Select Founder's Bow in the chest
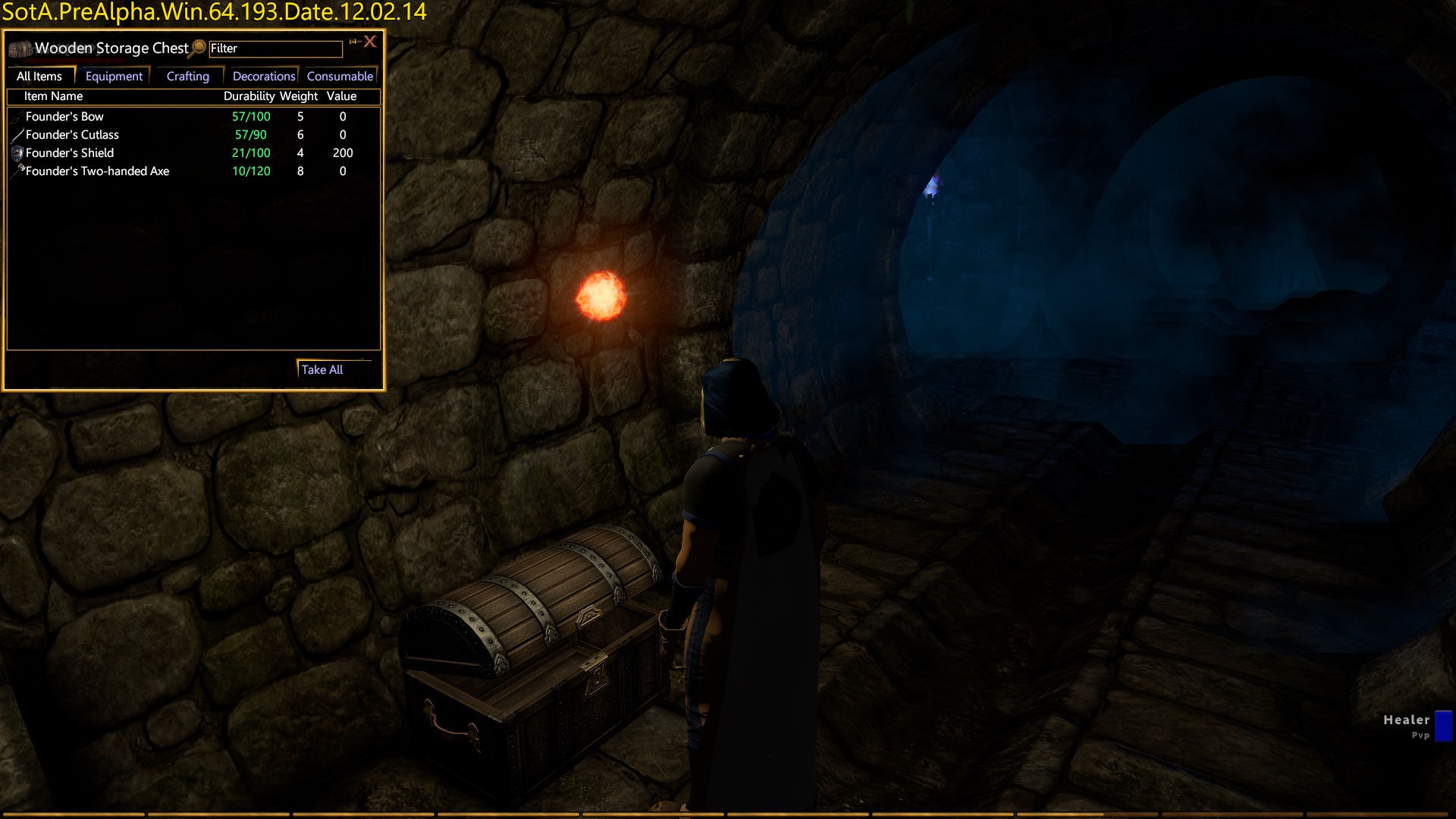 pos(64,117)
